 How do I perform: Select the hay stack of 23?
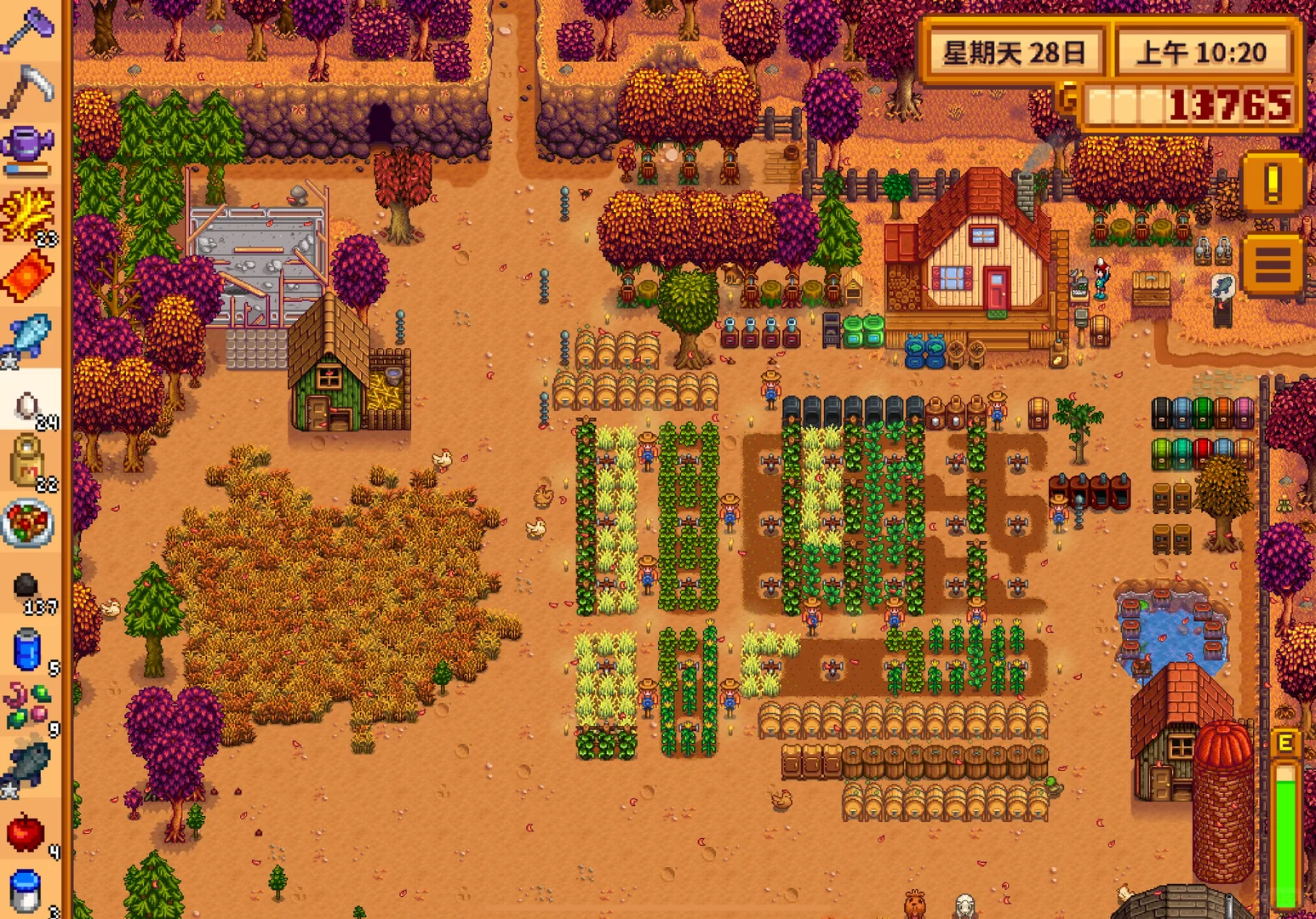[x=29, y=214]
